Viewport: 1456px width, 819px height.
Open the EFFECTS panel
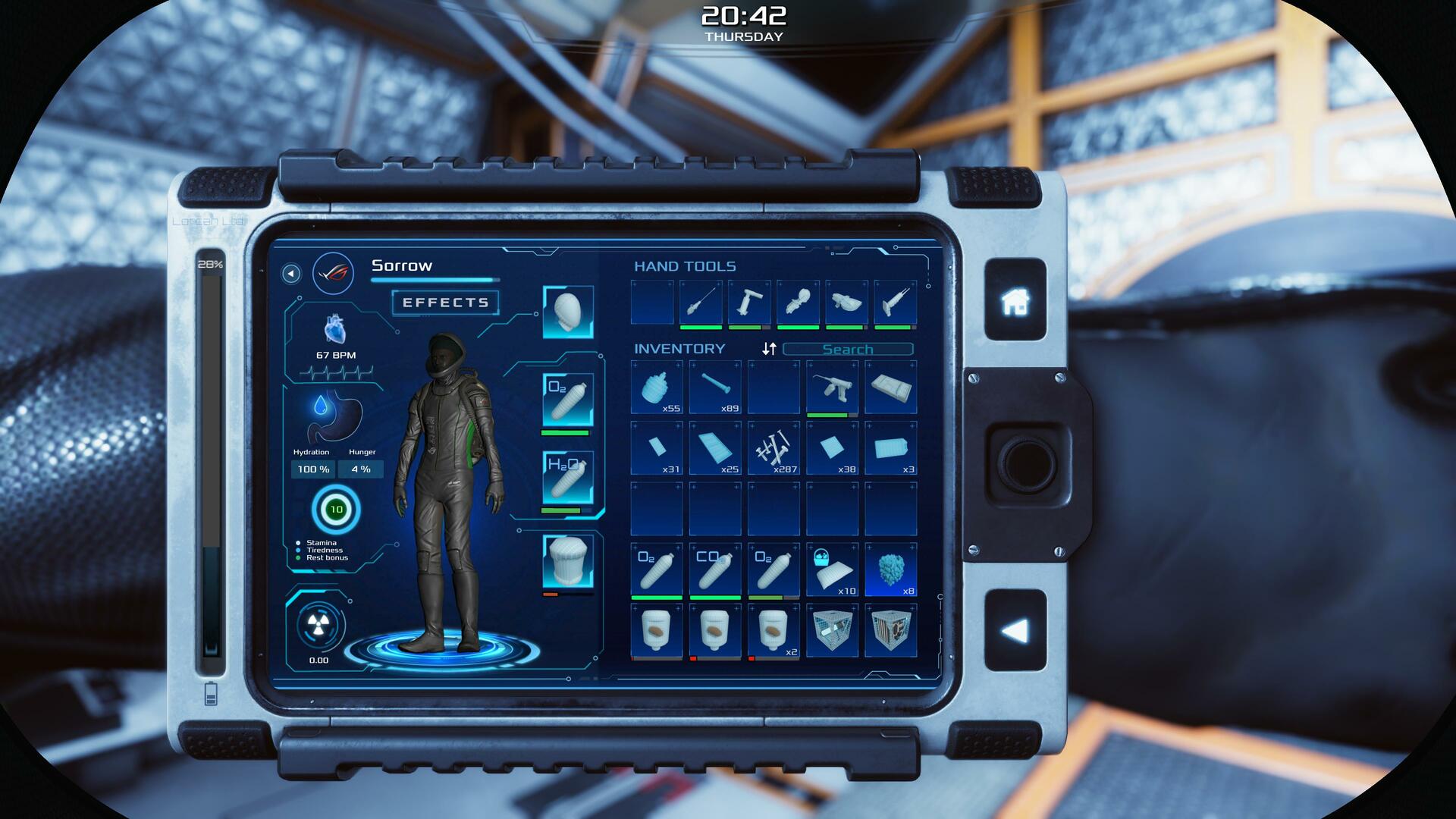click(x=445, y=303)
